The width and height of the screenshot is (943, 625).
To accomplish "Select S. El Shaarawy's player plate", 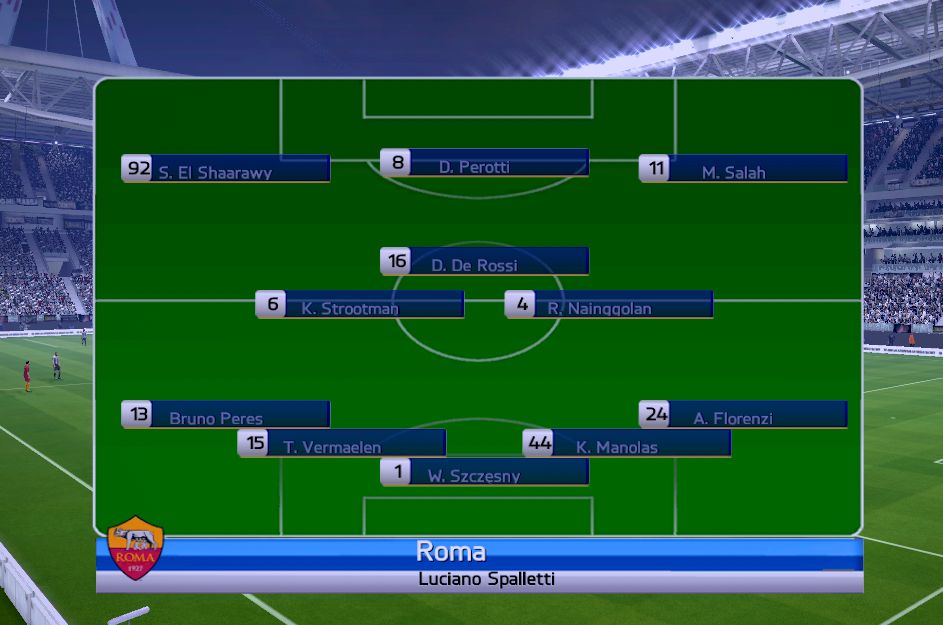I will click(227, 169).
